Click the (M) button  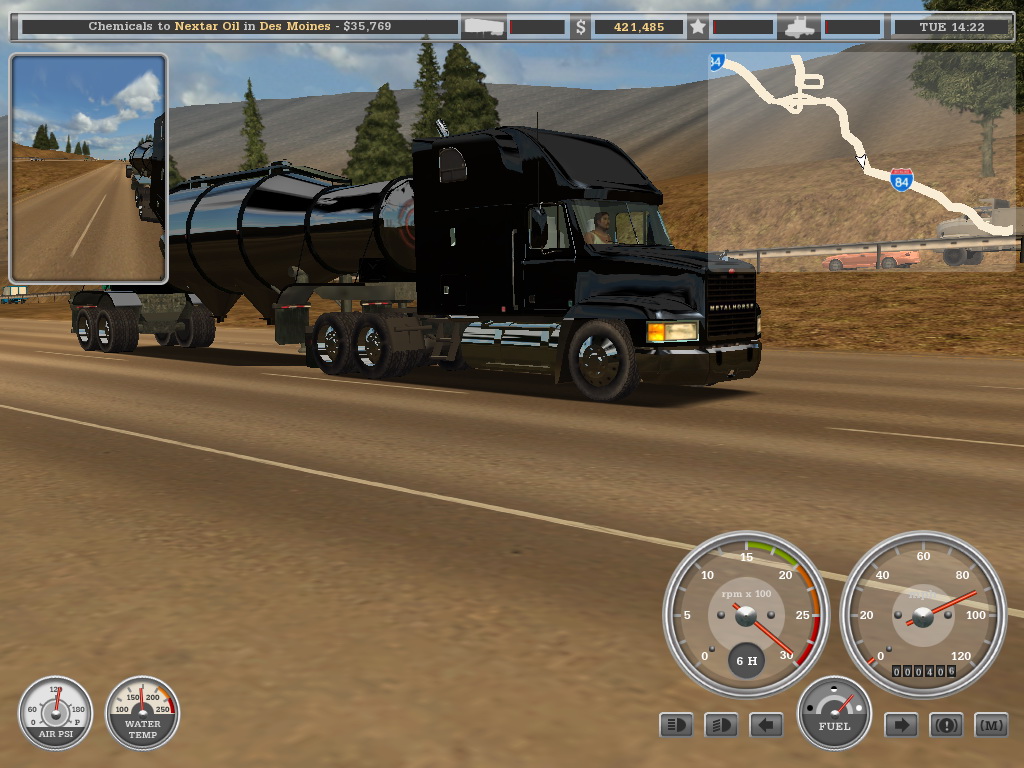(x=991, y=725)
